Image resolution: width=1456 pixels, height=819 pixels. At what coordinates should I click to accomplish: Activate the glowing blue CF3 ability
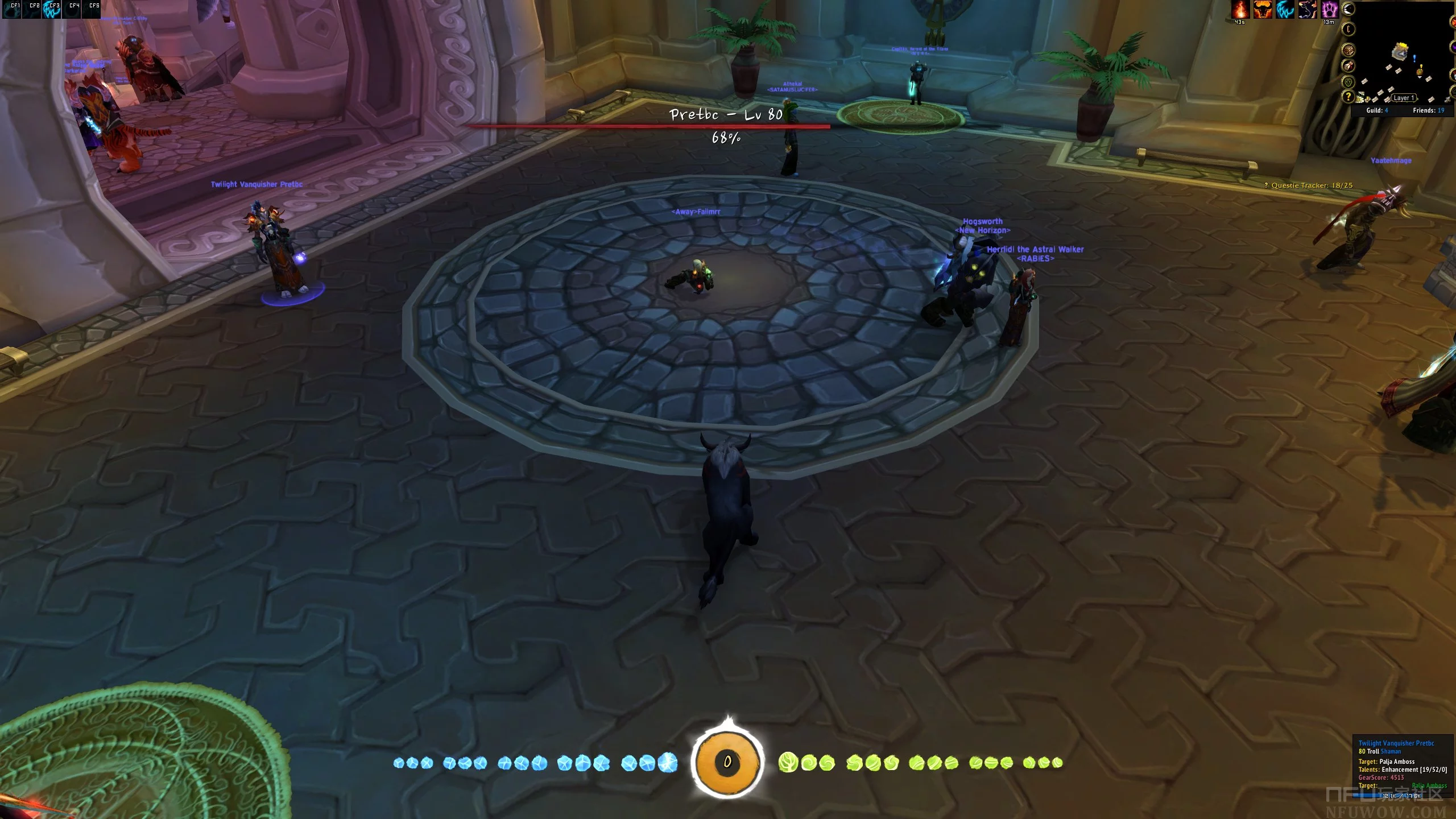pyautogui.click(x=52, y=10)
